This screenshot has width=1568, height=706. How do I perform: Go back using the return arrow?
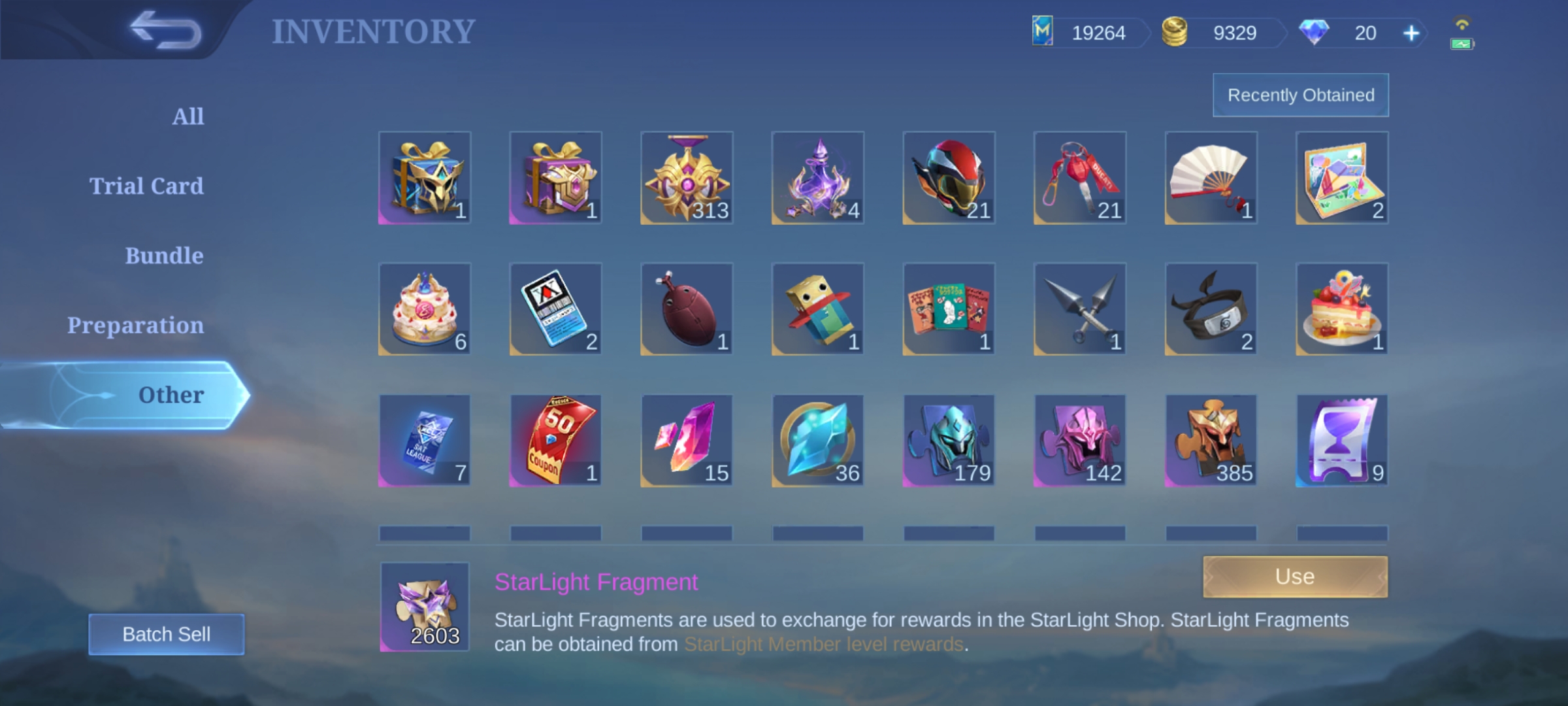pyautogui.click(x=166, y=30)
